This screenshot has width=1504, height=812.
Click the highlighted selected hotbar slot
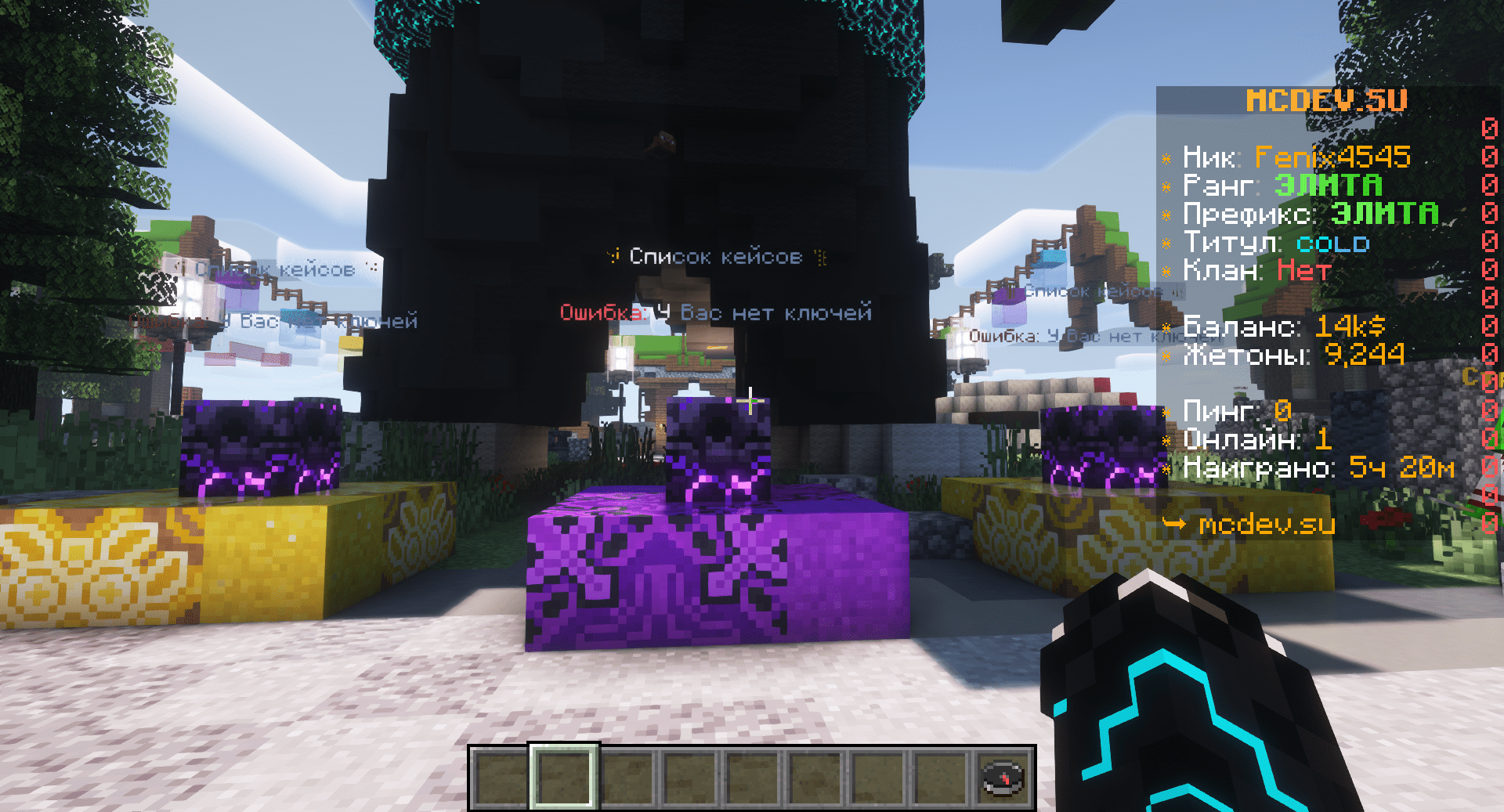click(564, 778)
